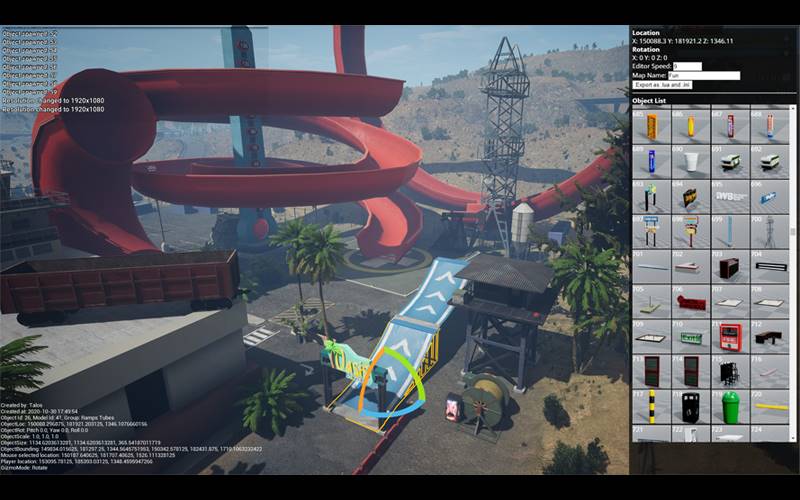Pick object 706 red sofa thumbnail
Screen dimensions: 800x500
690,302
